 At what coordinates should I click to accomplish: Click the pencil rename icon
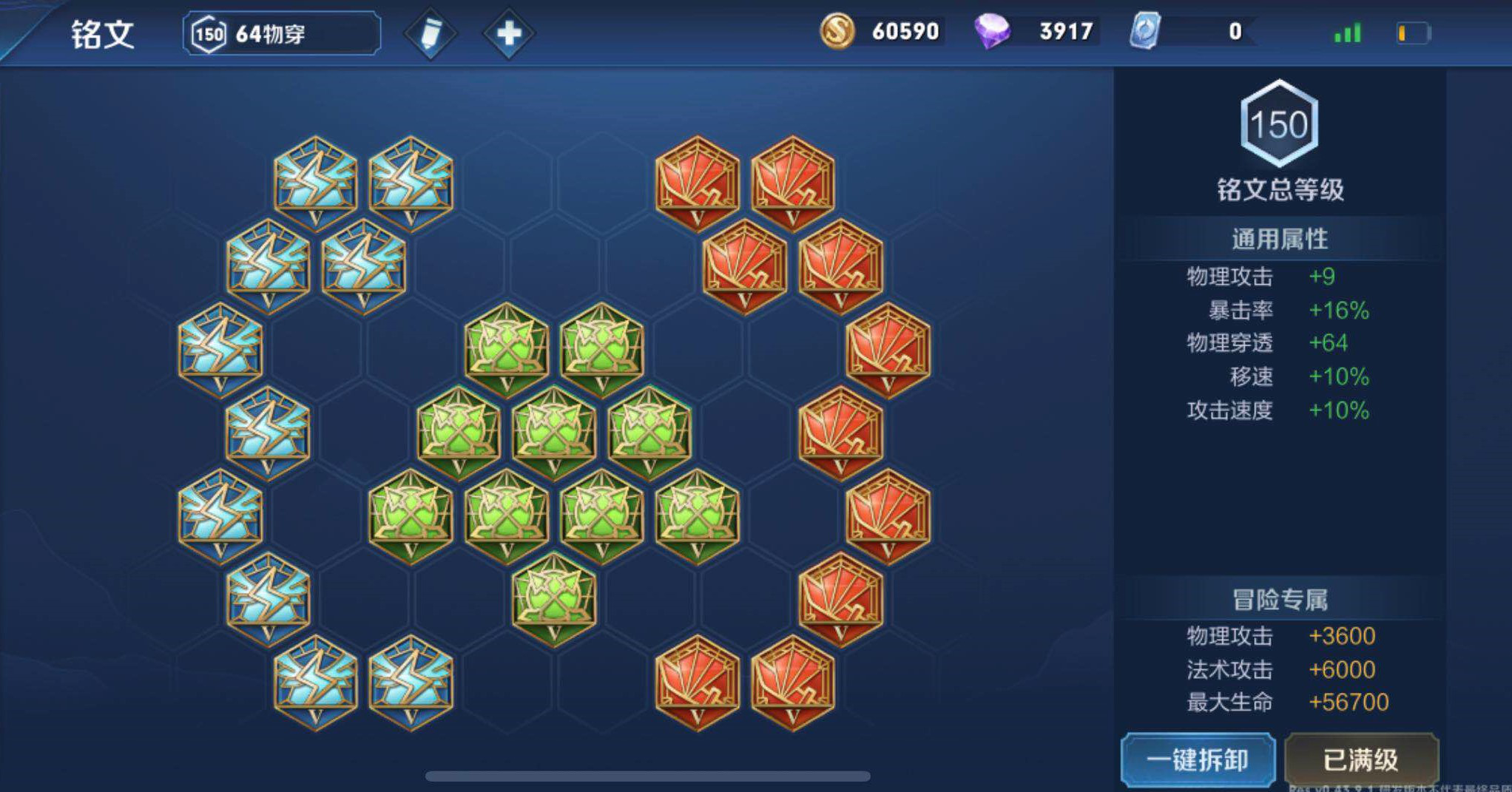click(430, 34)
